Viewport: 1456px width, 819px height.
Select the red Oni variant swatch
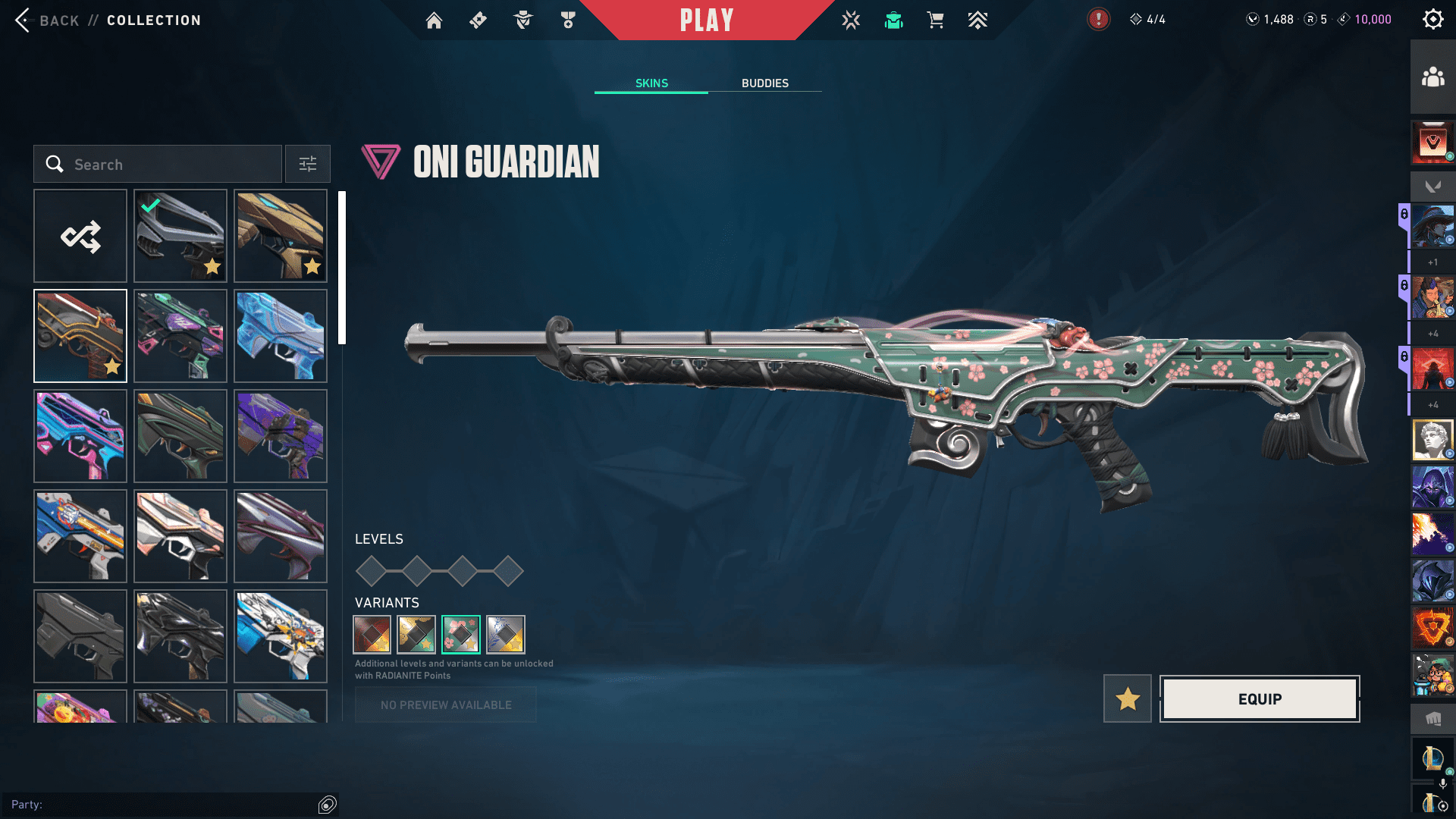(372, 635)
